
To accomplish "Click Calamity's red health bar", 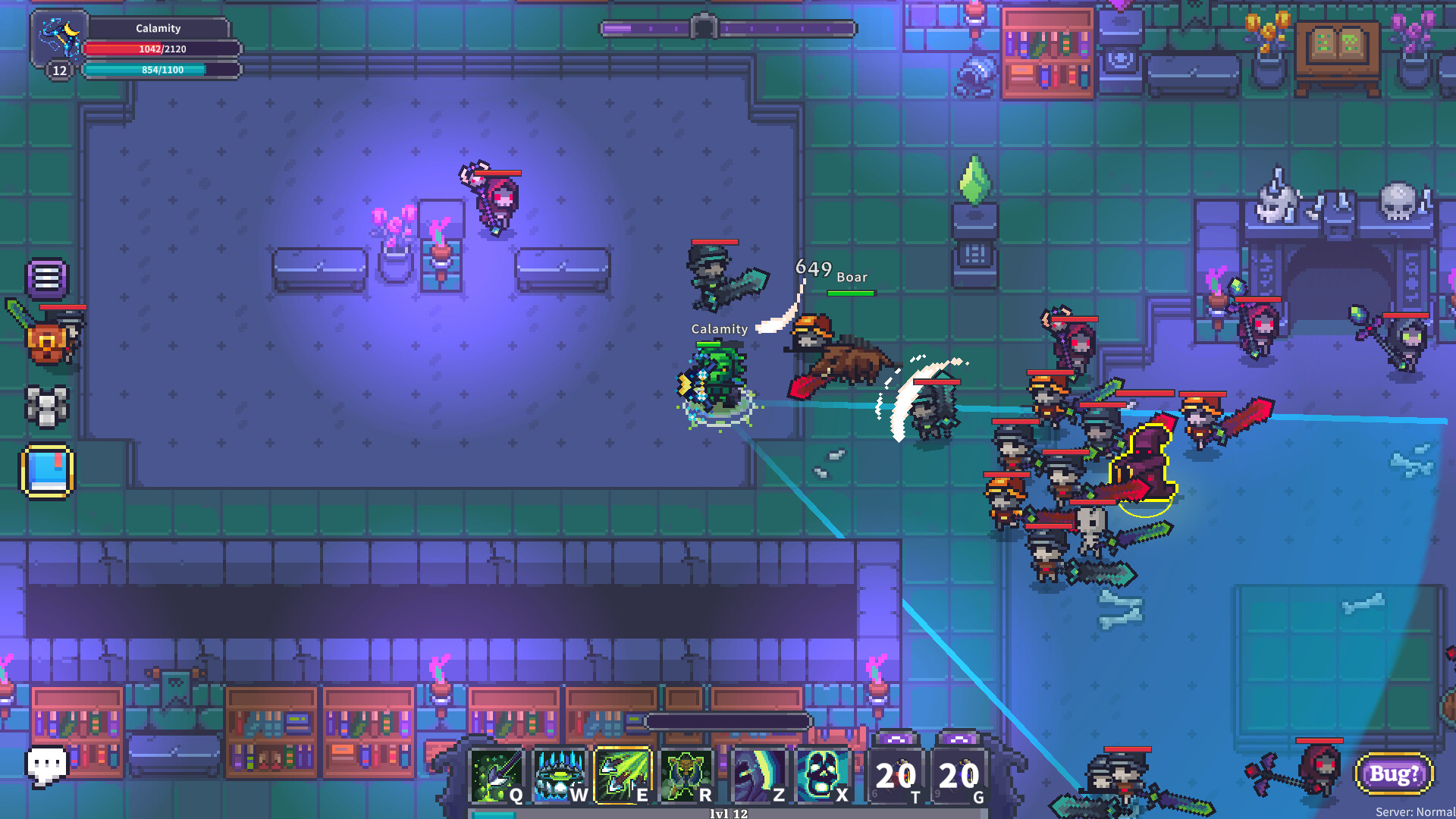I will tap(158, 49).
